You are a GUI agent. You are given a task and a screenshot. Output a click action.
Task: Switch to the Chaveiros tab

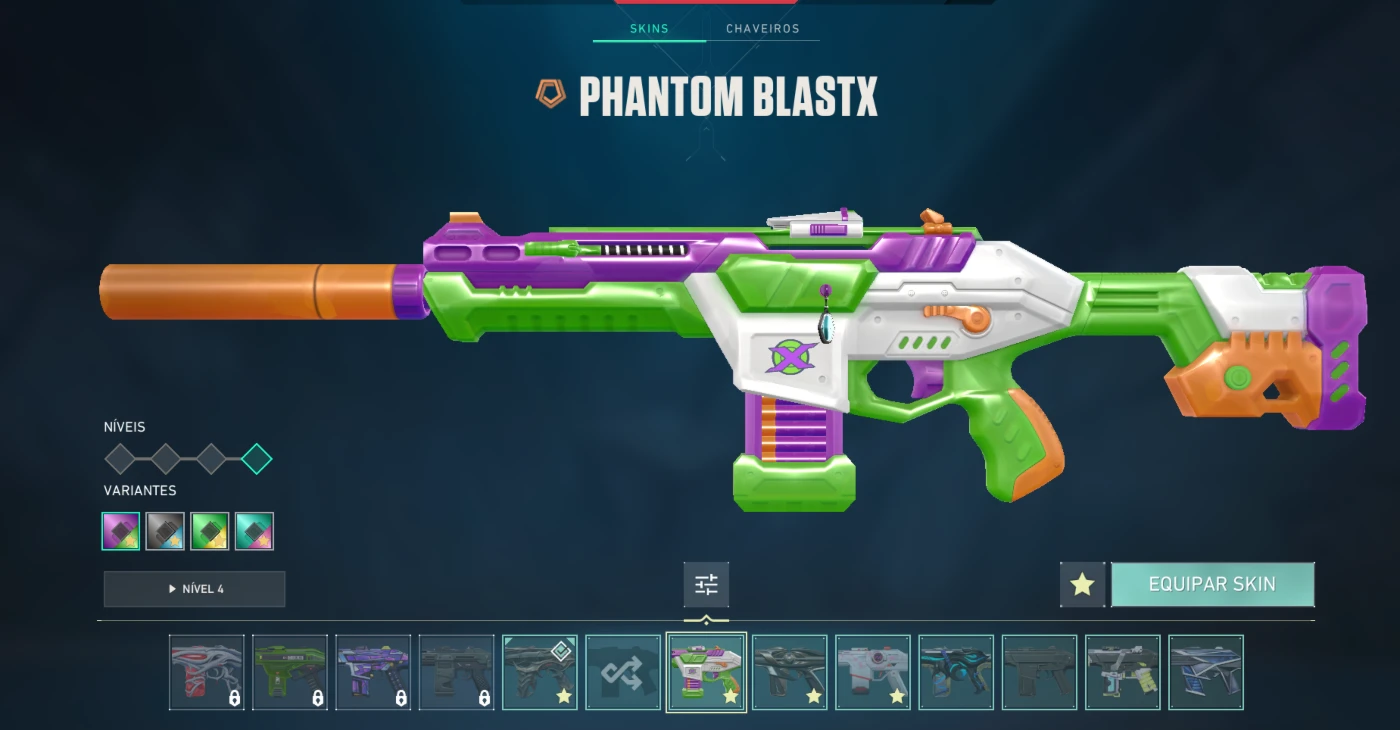pos(762,29)
